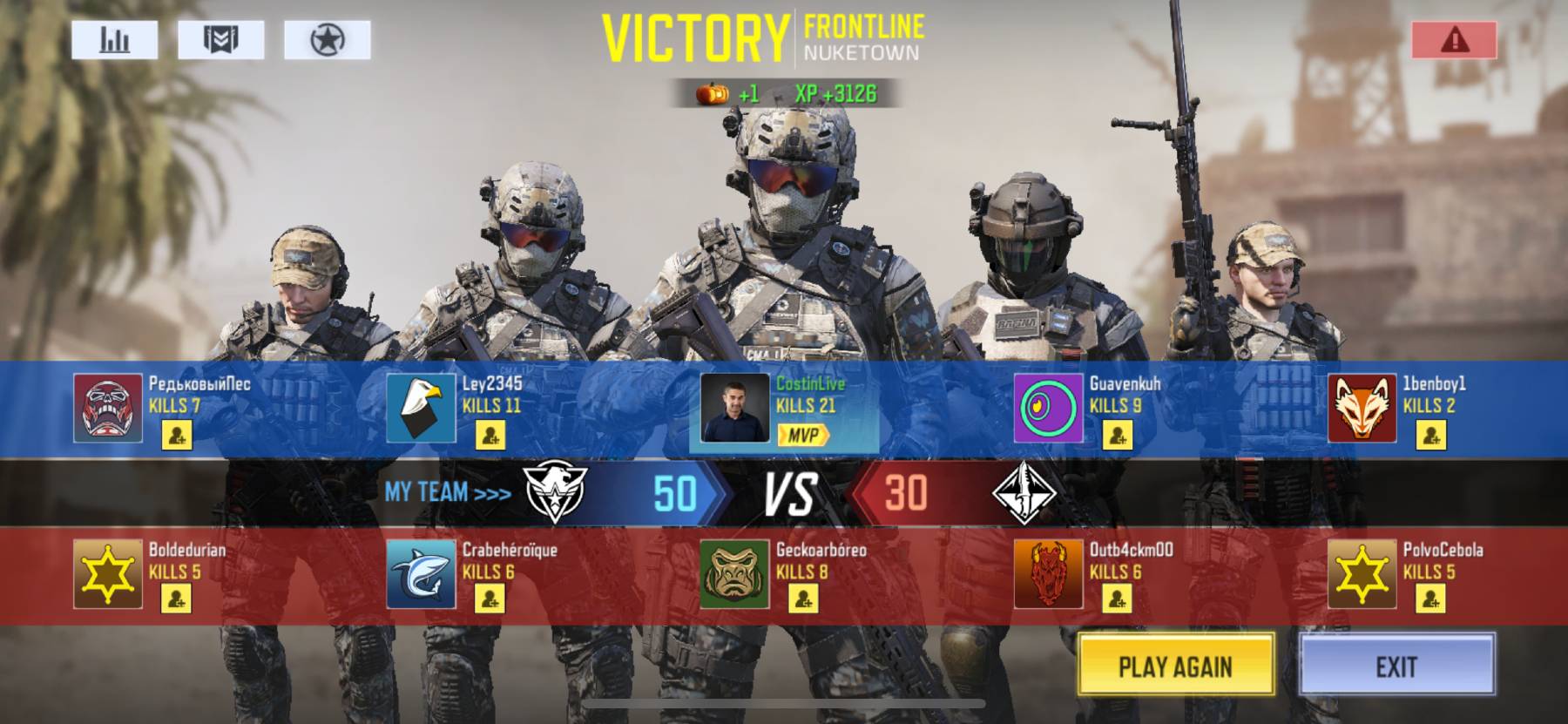View 1benboy1's fox avatar profile
The height and width of the screenshot is (724, 1568).
(1362, 409)
